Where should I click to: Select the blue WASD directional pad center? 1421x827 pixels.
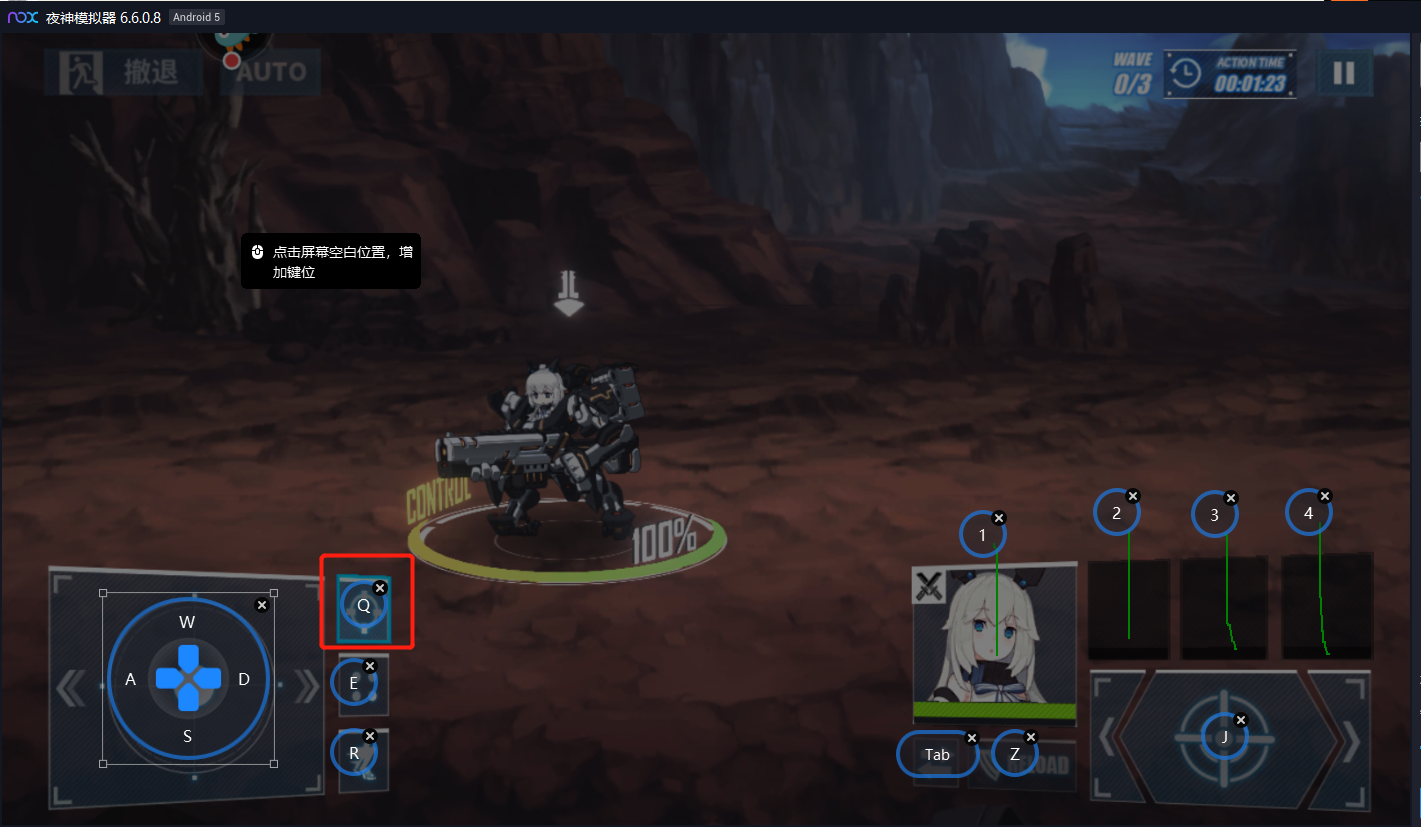[x=188, y=678]
